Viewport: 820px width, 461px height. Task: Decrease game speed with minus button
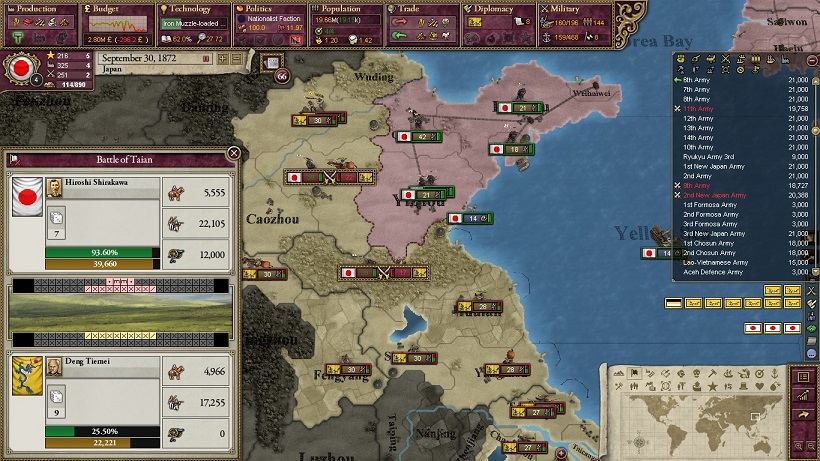pos(235,58)
